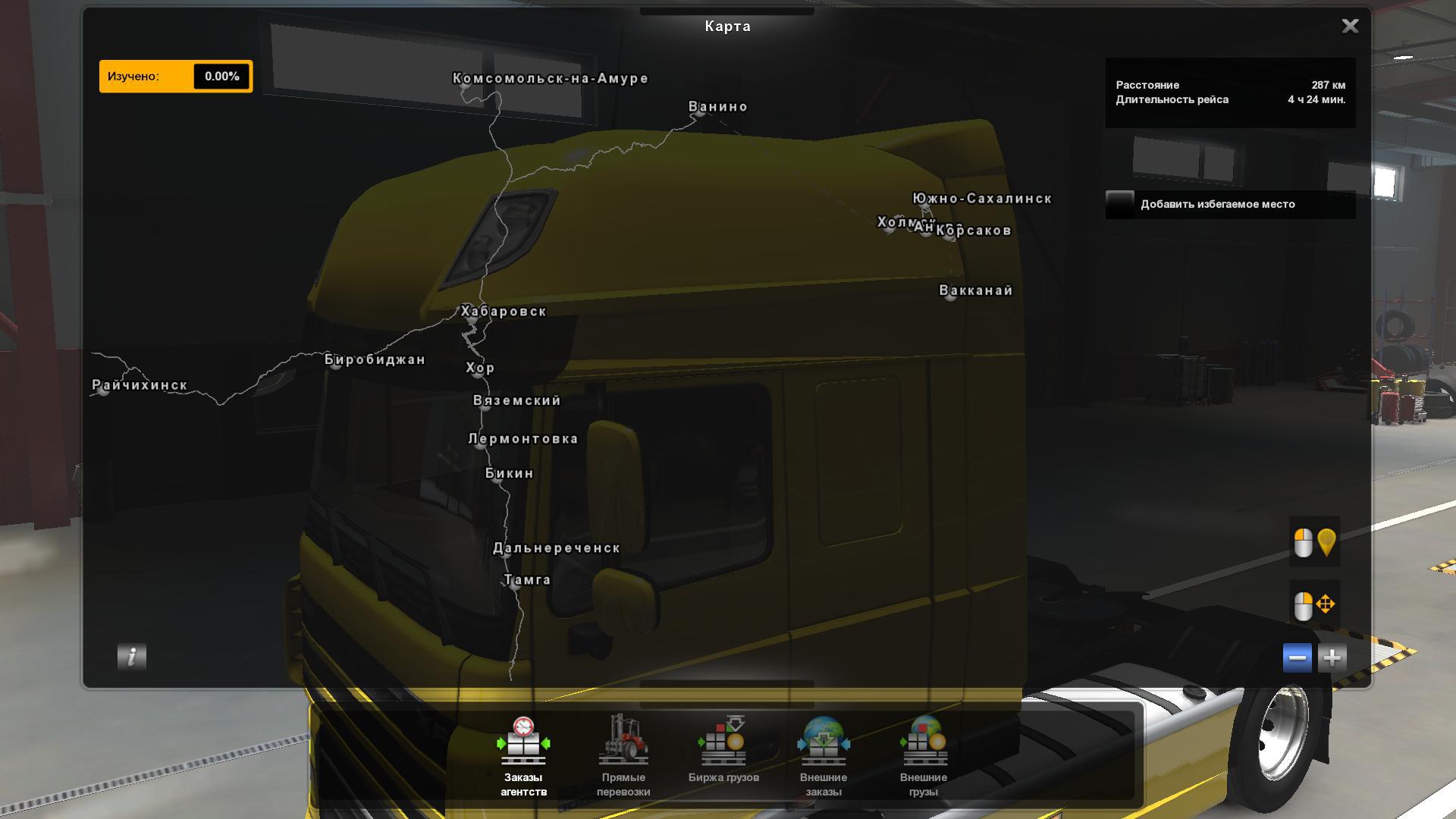Select Прямые перевозки option
The image size is (1456, 819).
pyautogui.click(x=623, y=756)
